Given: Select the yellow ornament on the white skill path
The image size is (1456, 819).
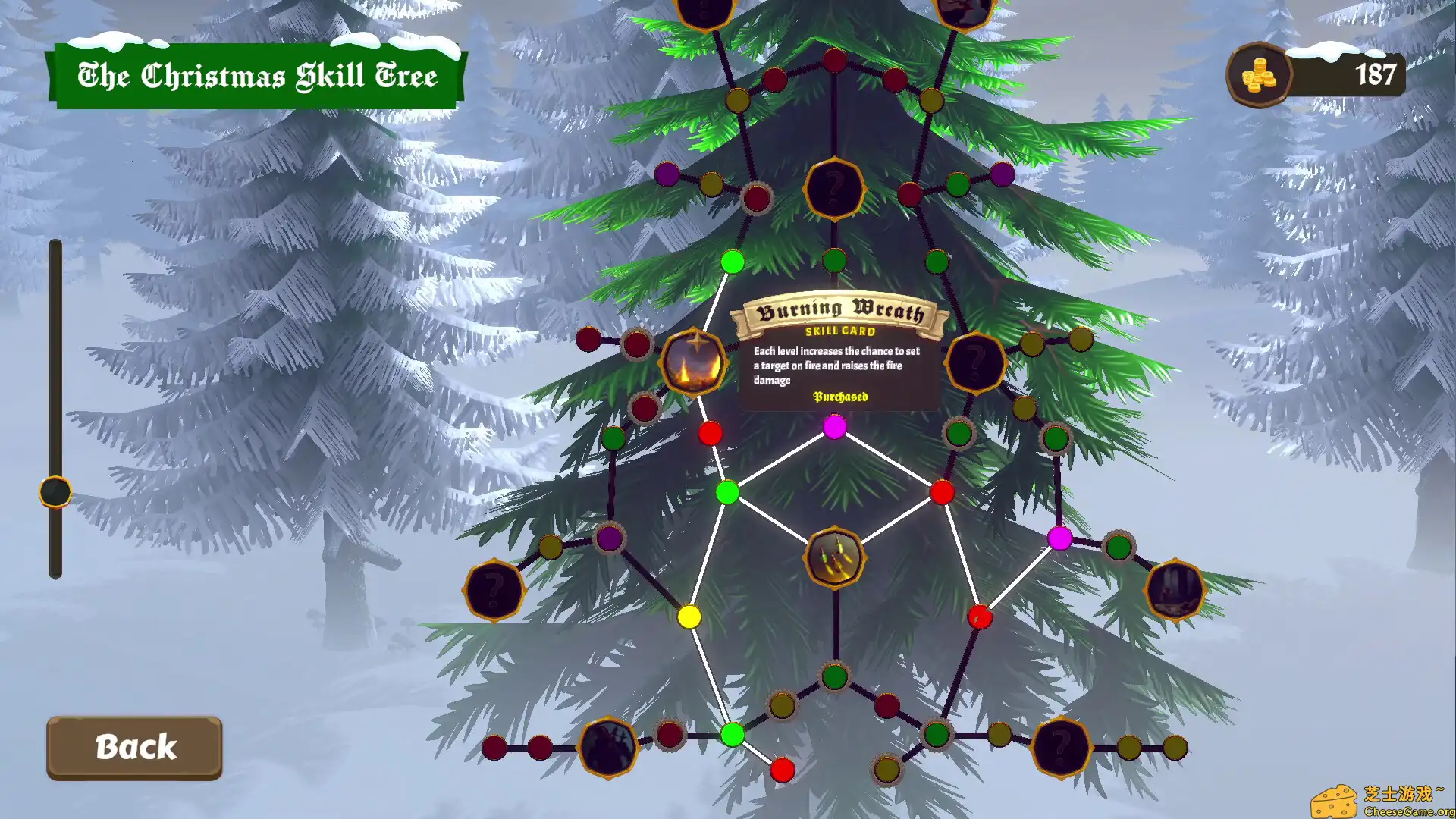Looking at the screenshot, I should (690, 616).
